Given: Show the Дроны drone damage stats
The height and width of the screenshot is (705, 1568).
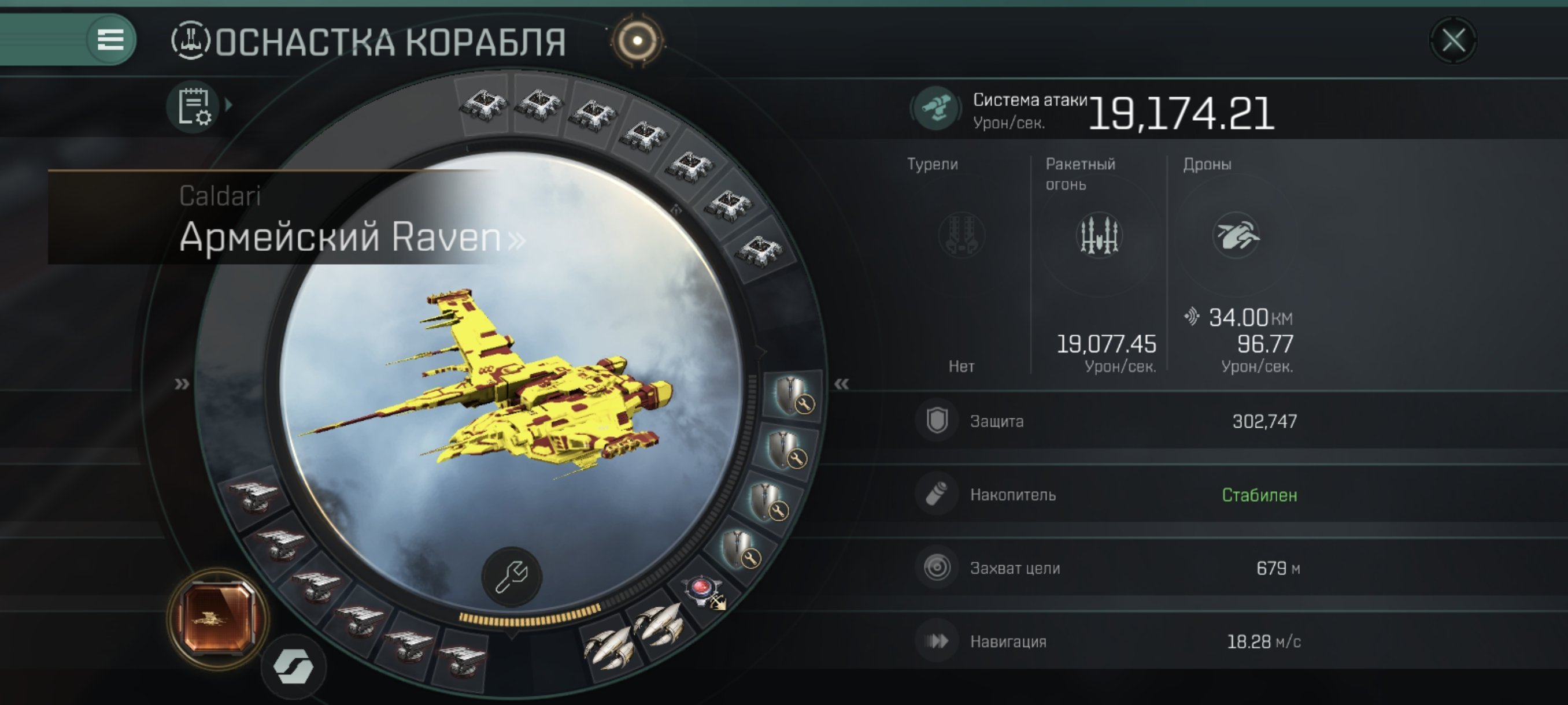Looking at the screenshot, I should pyautogui.click(x=1236, y=235).
